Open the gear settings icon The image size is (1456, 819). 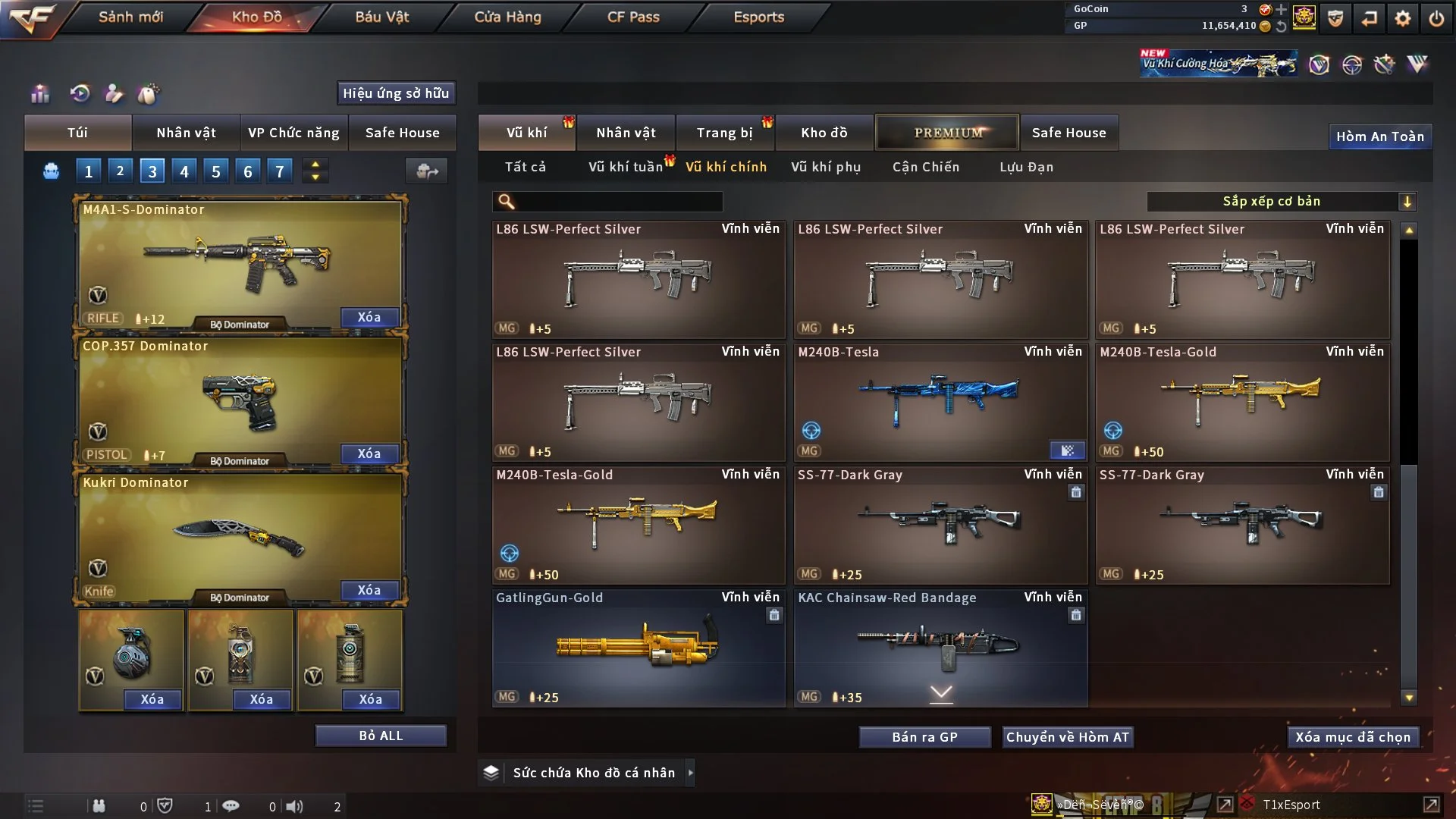tap(1402, 18)
